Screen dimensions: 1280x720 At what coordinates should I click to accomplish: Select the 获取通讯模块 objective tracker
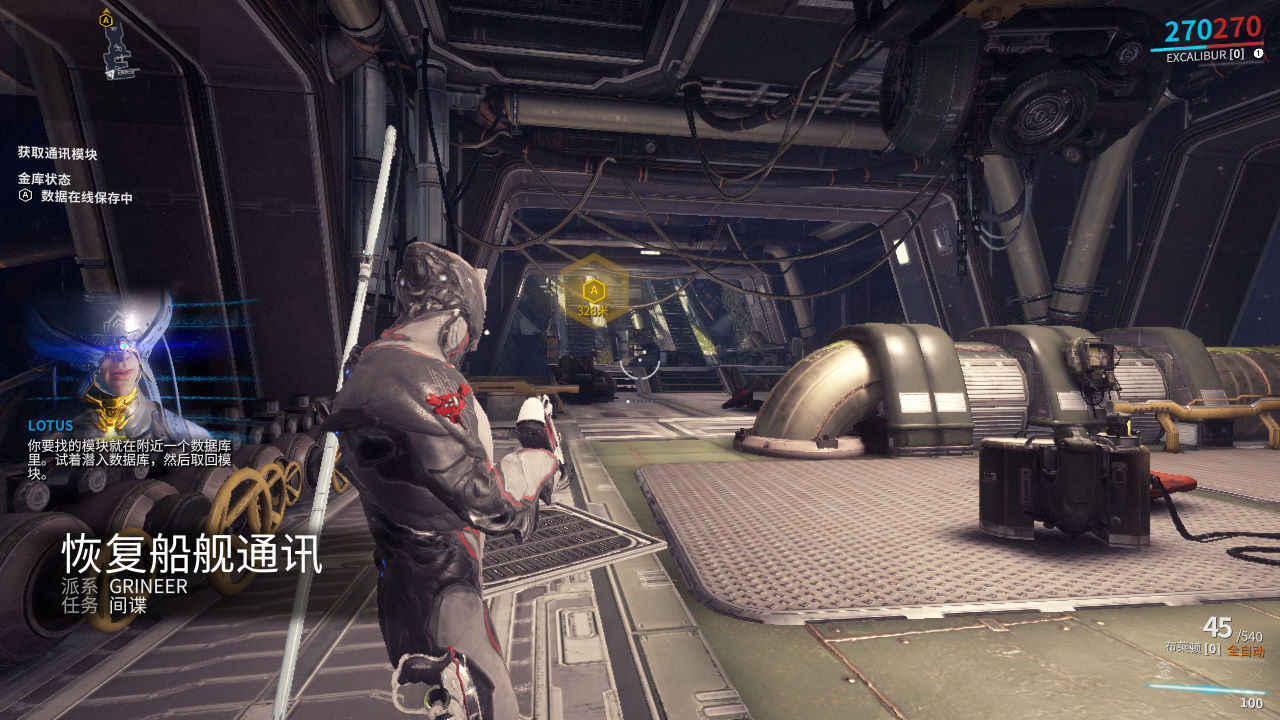click(58, 154)
